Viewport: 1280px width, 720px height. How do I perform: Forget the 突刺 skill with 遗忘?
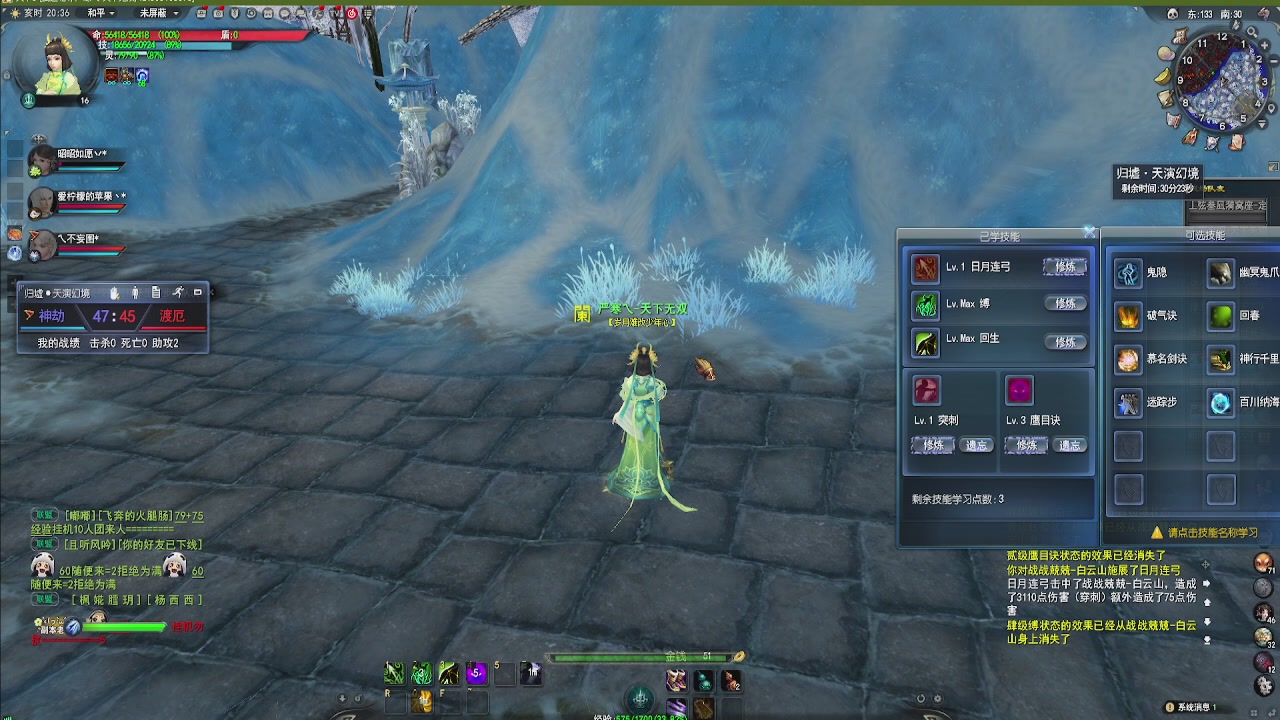976,445
